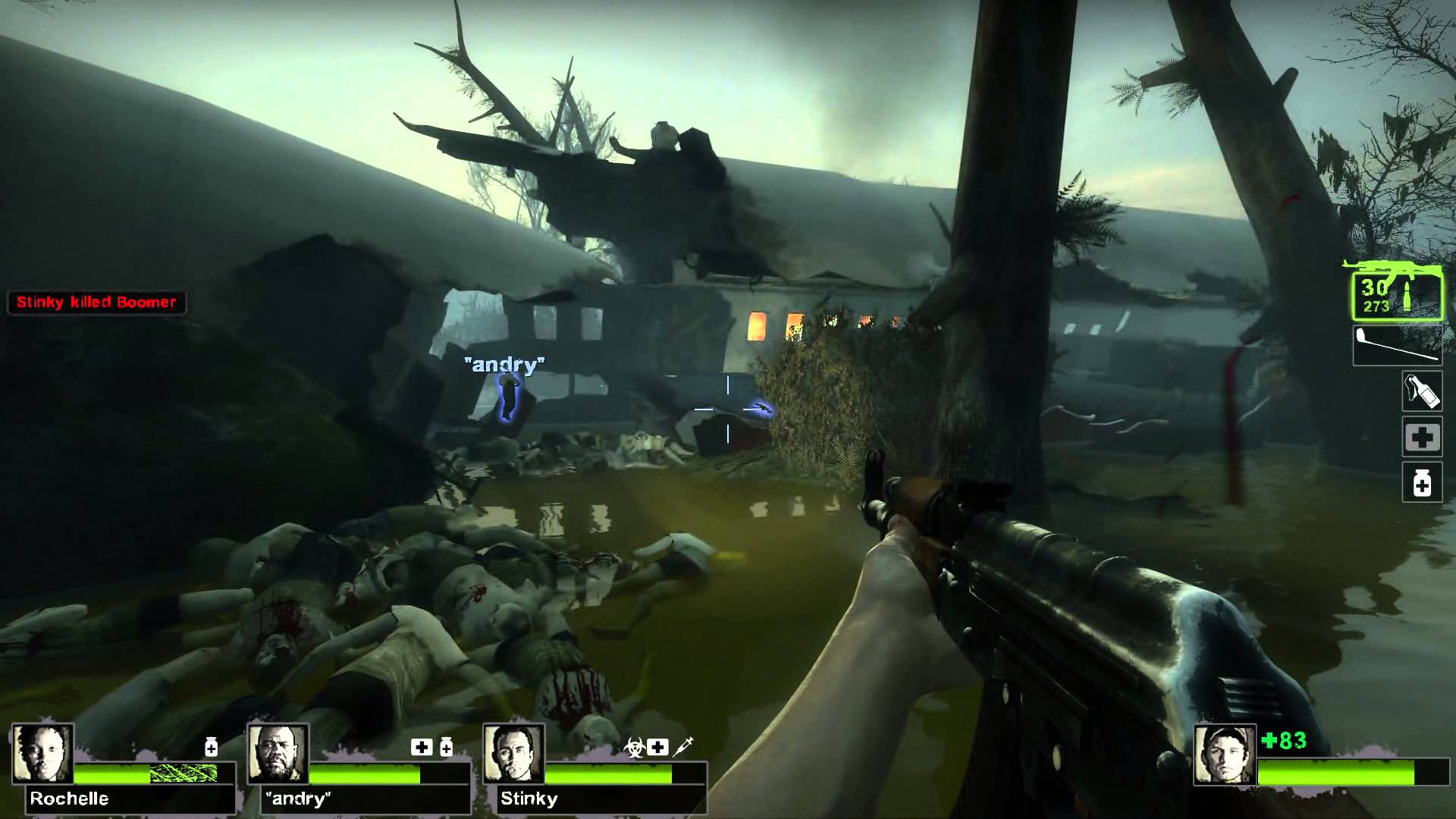Screen dimensions: 1456x819
Task: Click the medkit cross icon above Stinky
Action: 658,748
